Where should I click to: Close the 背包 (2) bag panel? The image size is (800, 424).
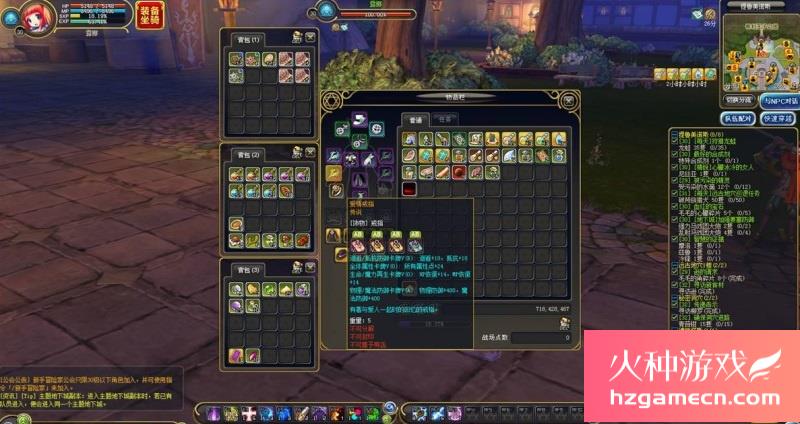(x=311, y=153)
